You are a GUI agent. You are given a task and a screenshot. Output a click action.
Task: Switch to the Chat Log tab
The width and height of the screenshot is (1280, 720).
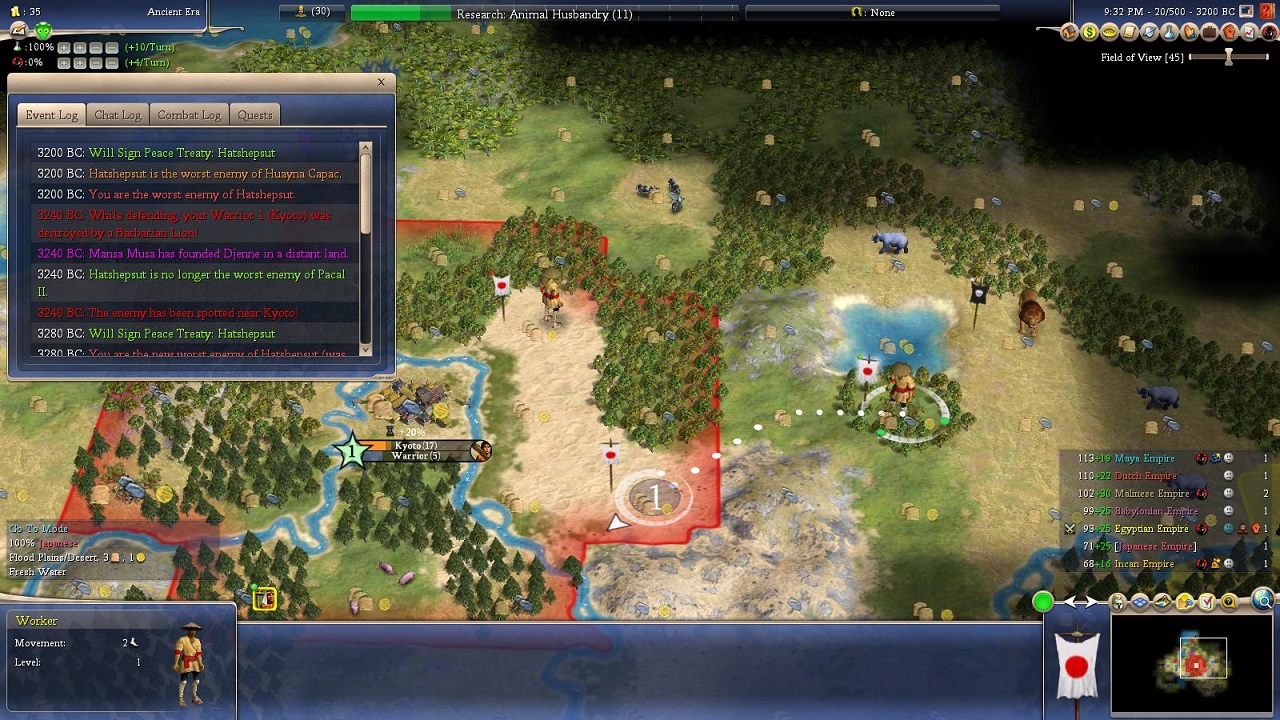pyautogui.click(x=117, y=115)
